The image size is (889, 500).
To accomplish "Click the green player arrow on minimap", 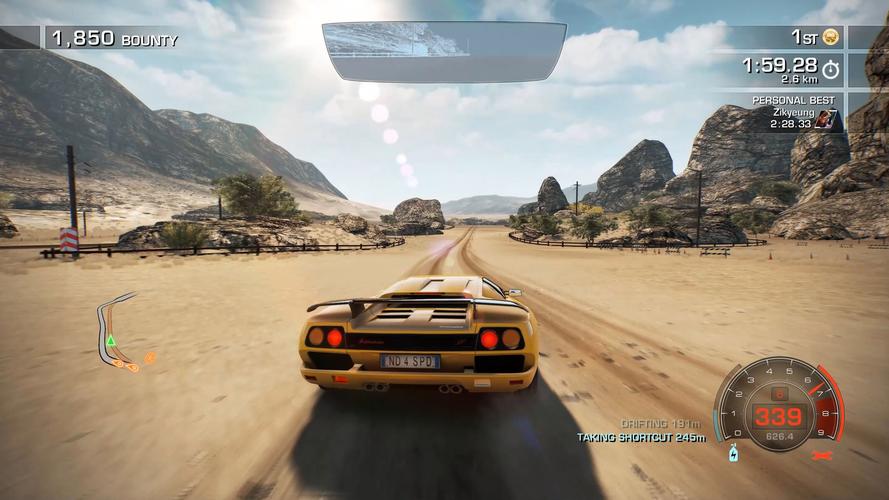I will pyautogui.click(x=111, y=342).
